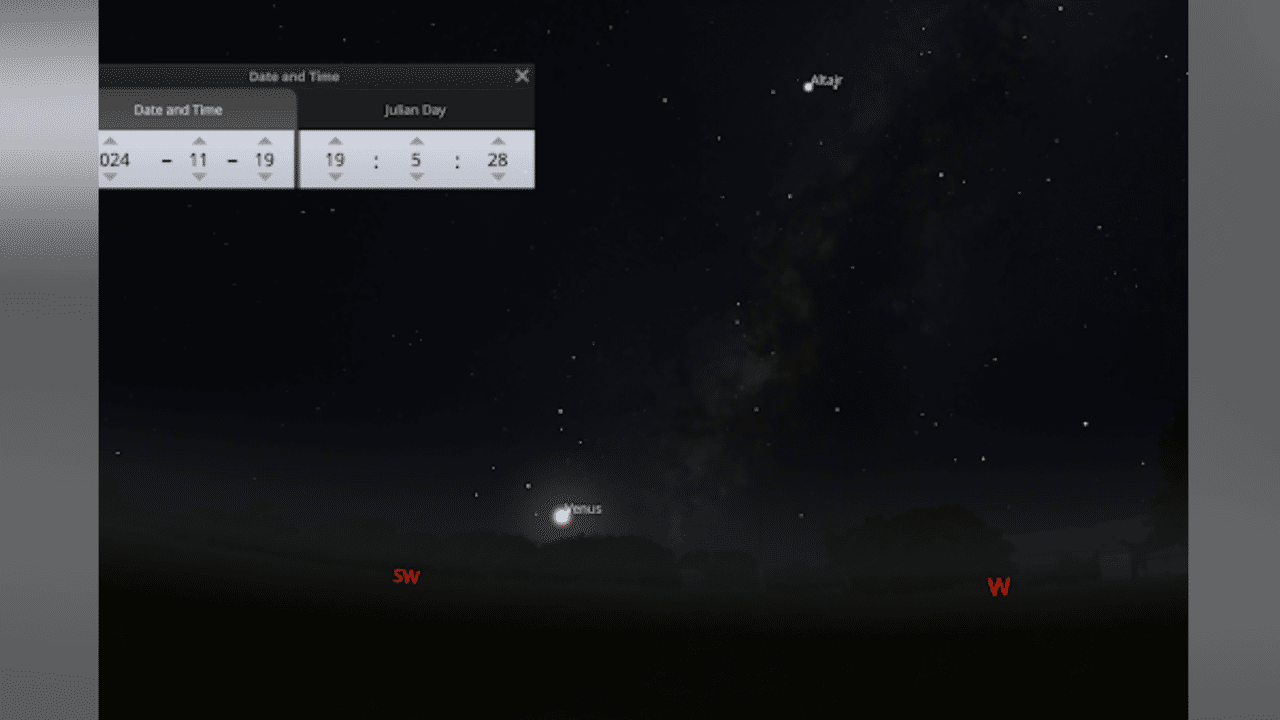1280x720 pixels.
Task: Decrease the seconds value
Action: pyautogui.click(x=497, y=177)
